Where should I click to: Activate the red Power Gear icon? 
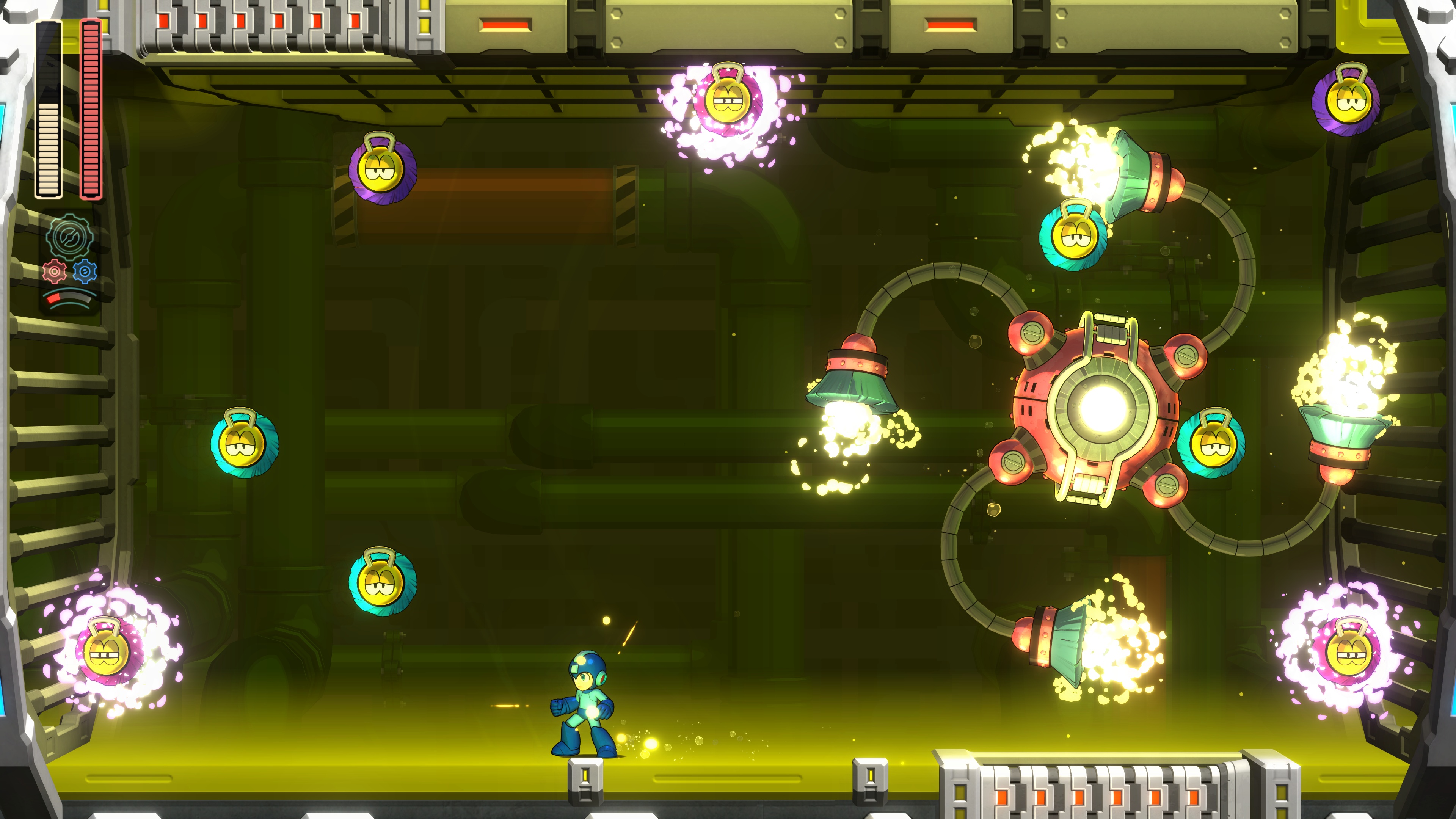pos(54,272)
